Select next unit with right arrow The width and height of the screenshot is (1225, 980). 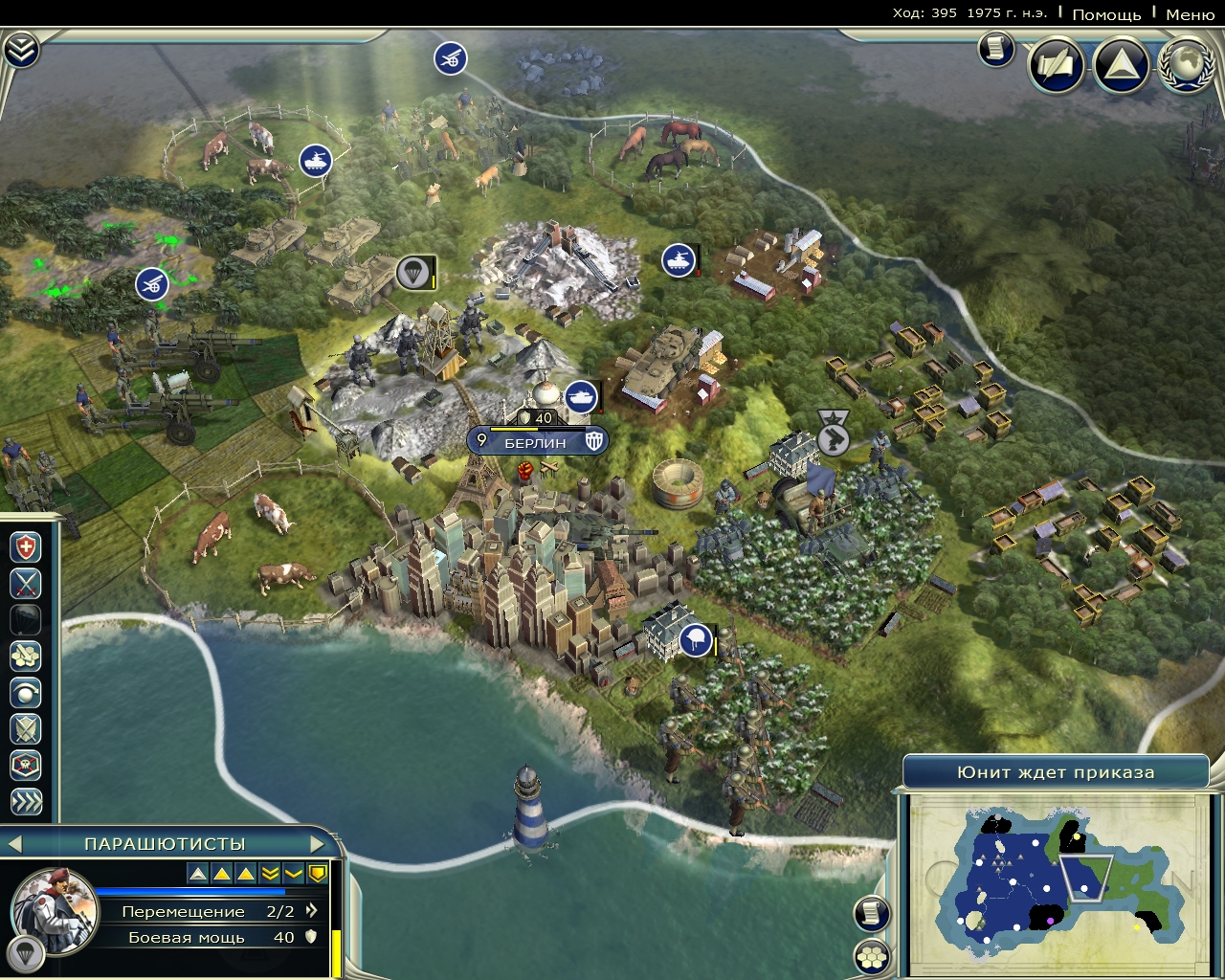(x=319, y=844)
